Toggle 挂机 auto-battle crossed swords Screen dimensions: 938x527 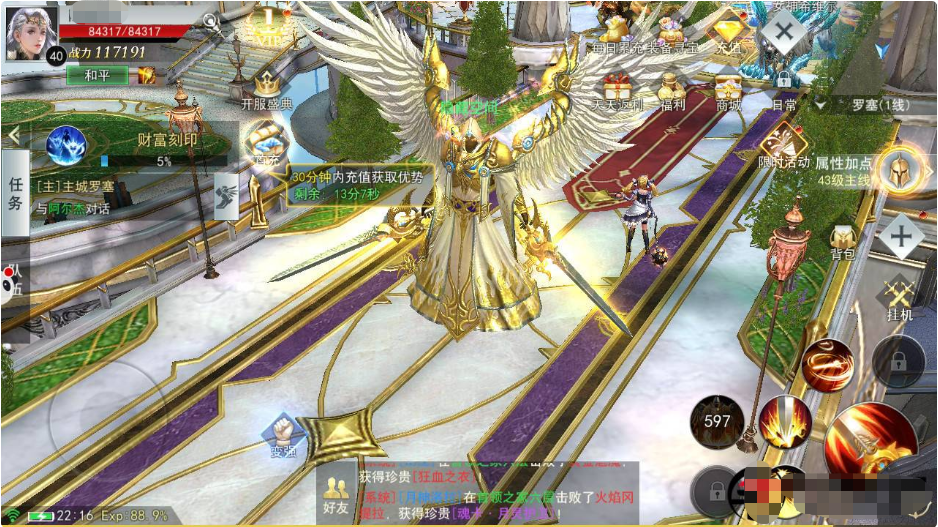coord(899,296)
